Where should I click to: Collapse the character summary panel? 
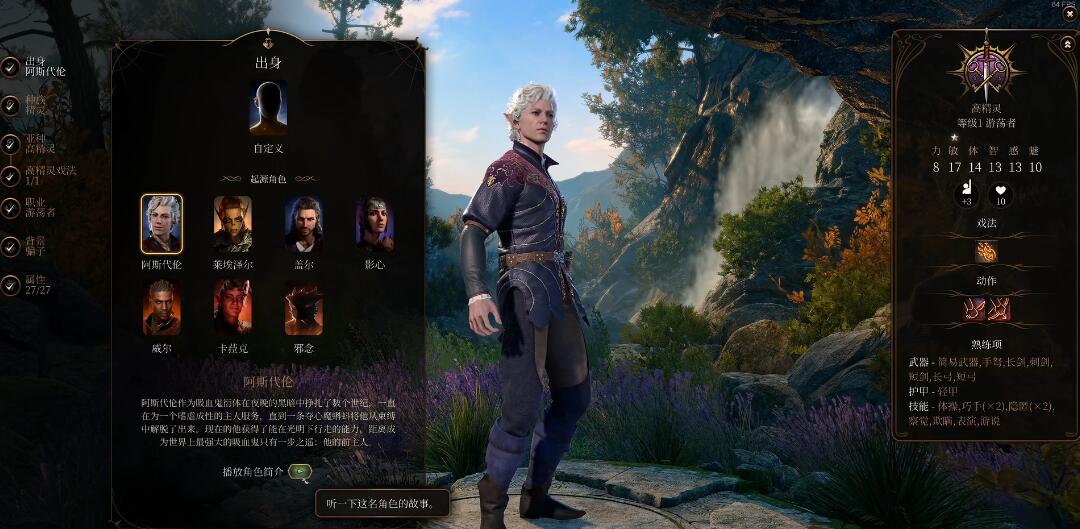[x=1069, y=42]
